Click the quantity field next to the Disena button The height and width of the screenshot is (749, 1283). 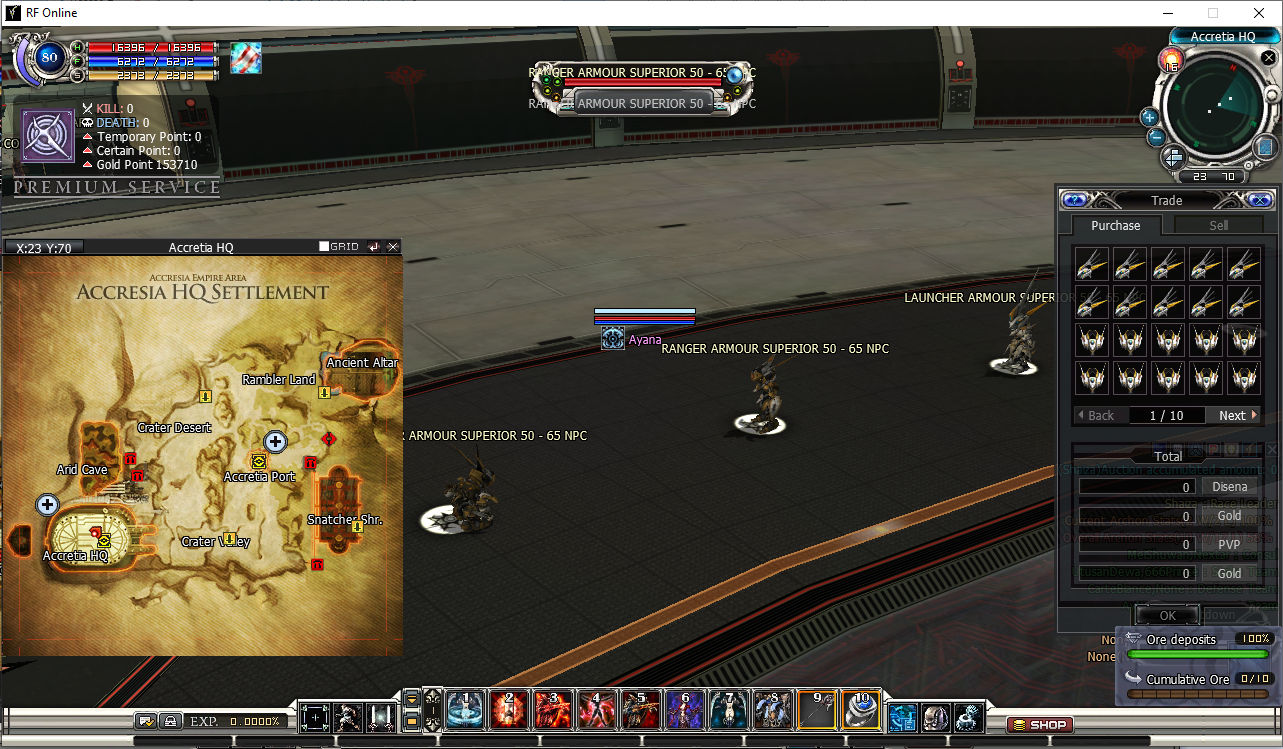(x=1137, y=486)
